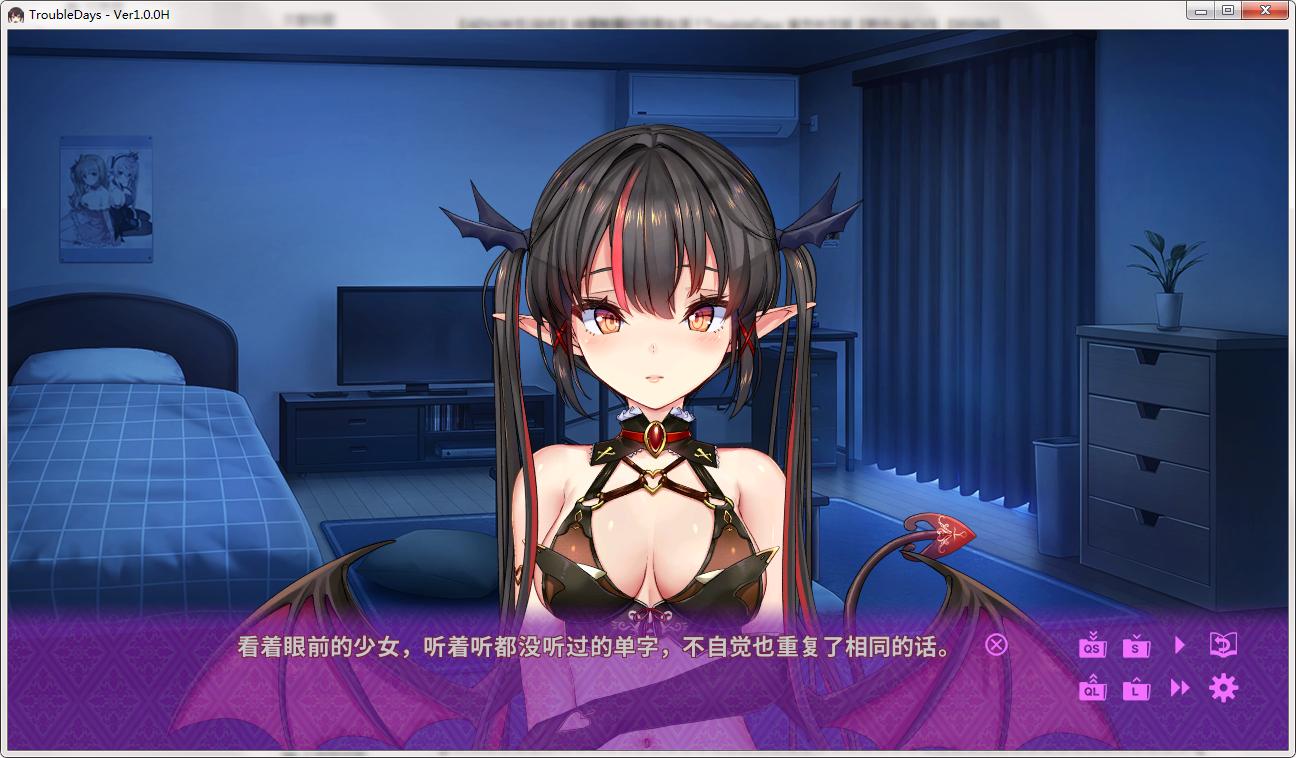Quick load using the QL folder icon

[1091, 690]
